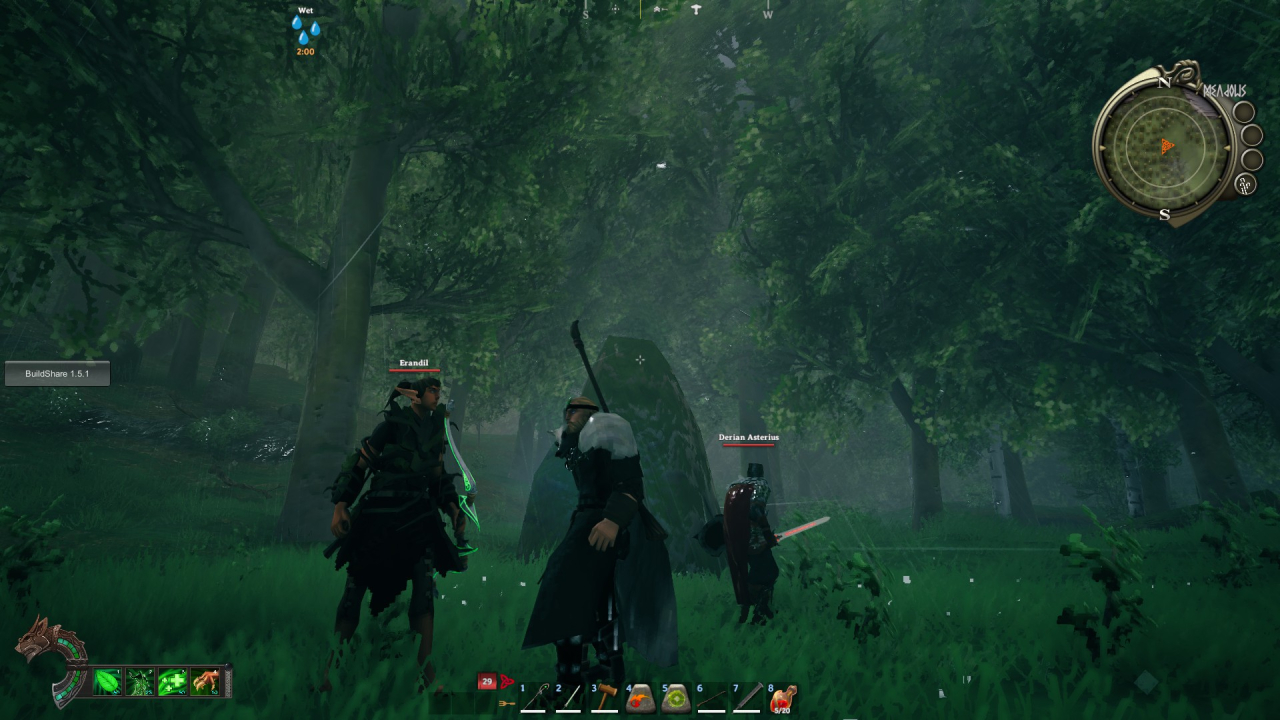Equip the staff in hotbar slot 1
The image size is (1280, 720).
534,698
